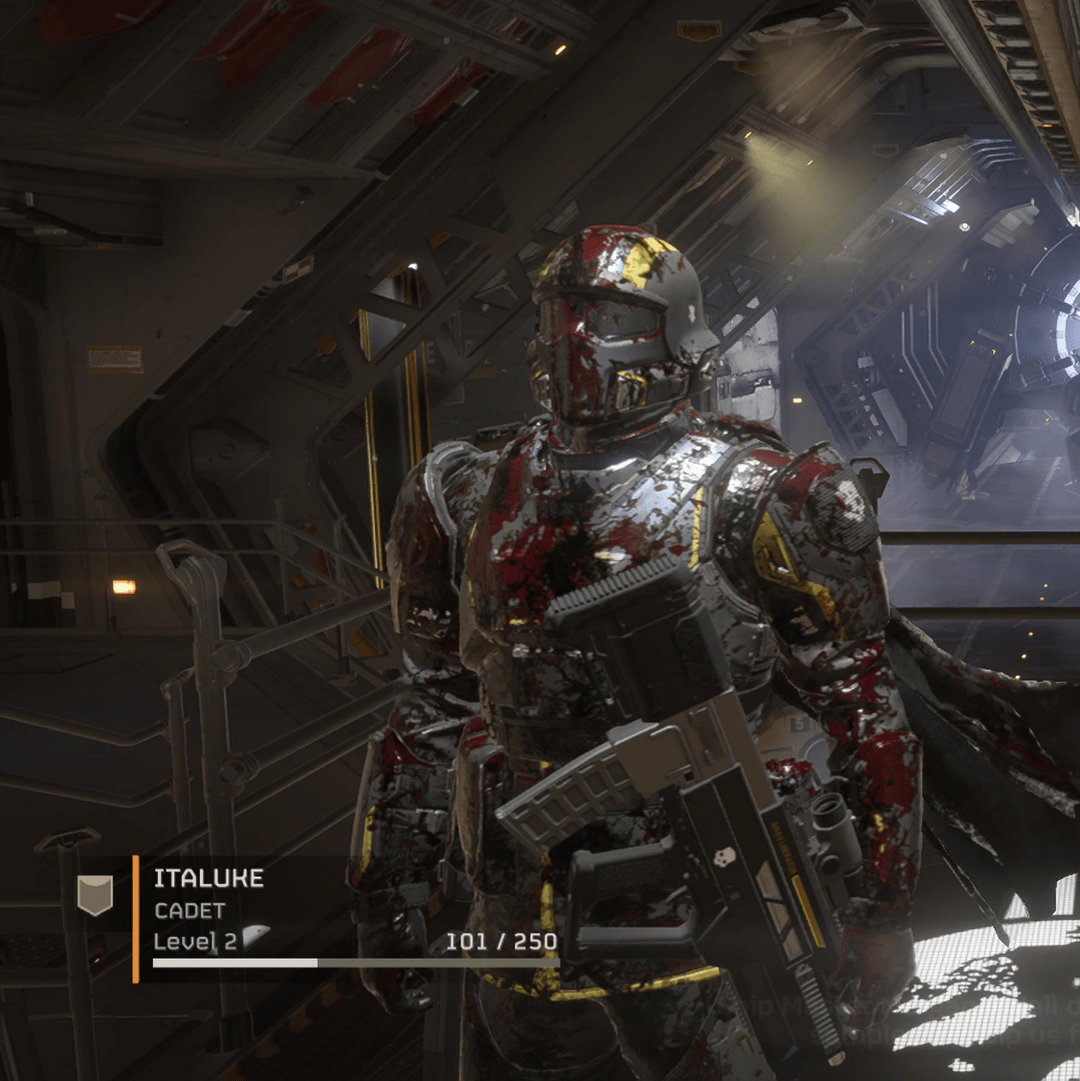The width and height of the screenshot is (1080, 1081).
Task: Open ITALUKE's player card
Action: pos(209,879)
